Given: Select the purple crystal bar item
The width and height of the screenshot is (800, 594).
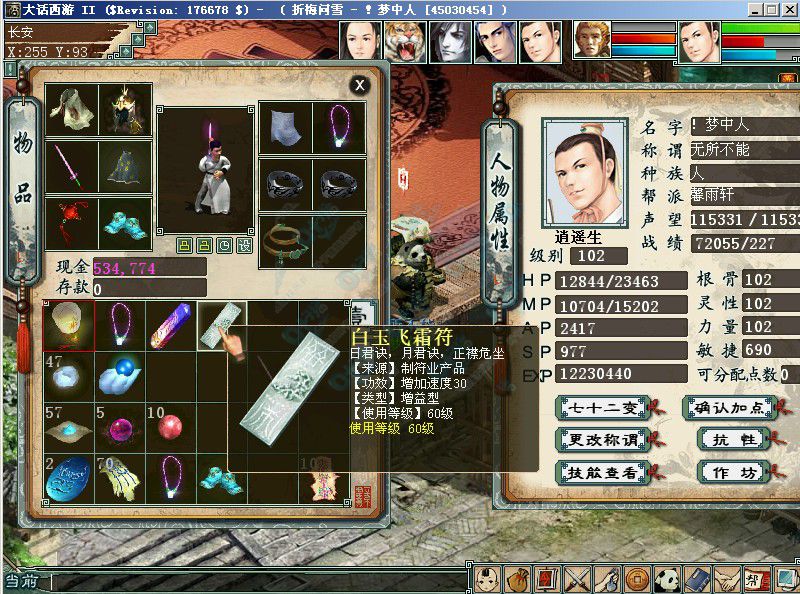Looking at the screenshot, I should 171,324.
